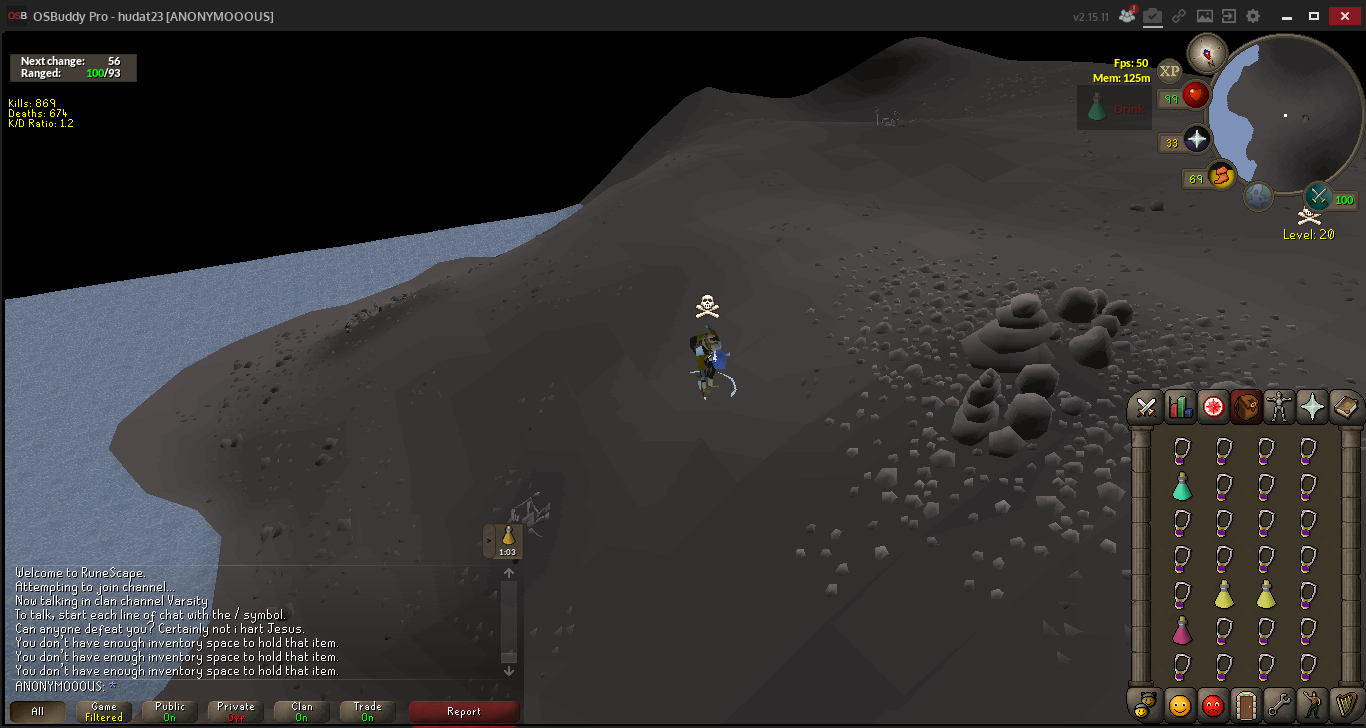Open the Combat Options tab
This screenshot has height=728, width=1366.
1146,407
